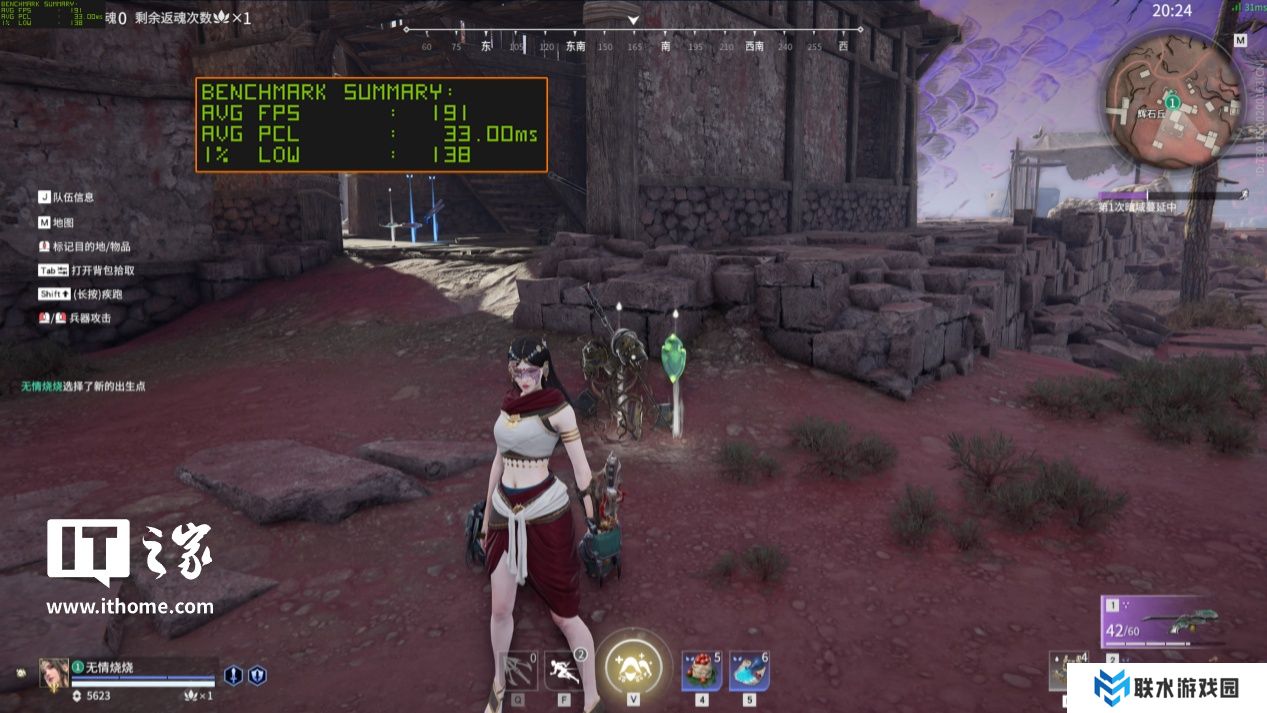Use the red berry basket consumable
1267x713 pixels.
click(702, 670)
